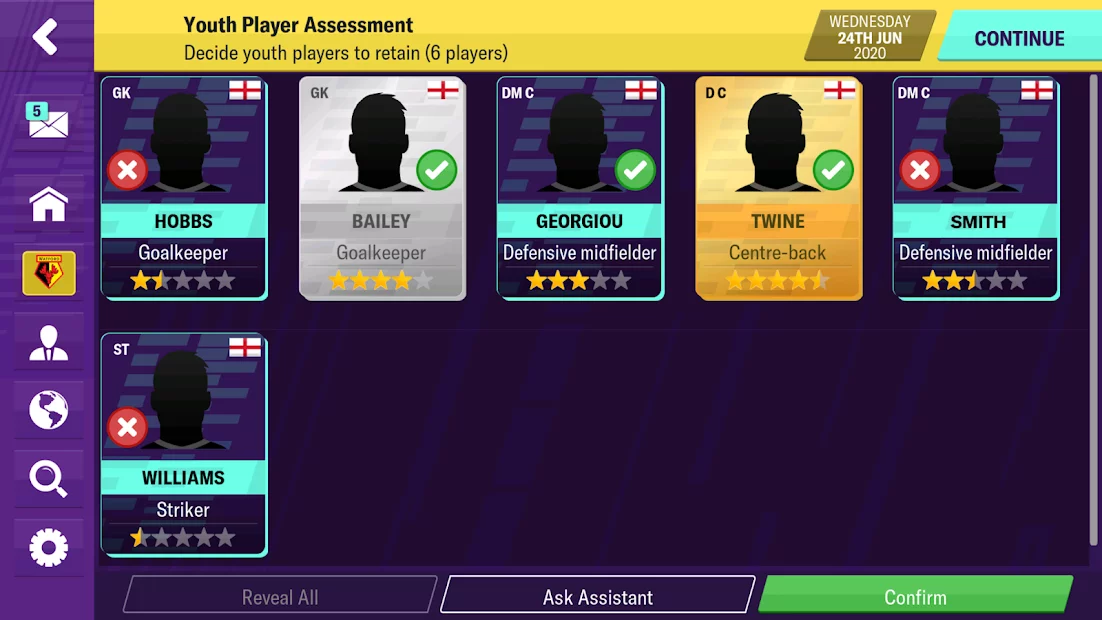The height and width of the screenshot is (620, 1102).
Task: Toggle the red cross on Hobbs
Action: click(x=127, y=171)
